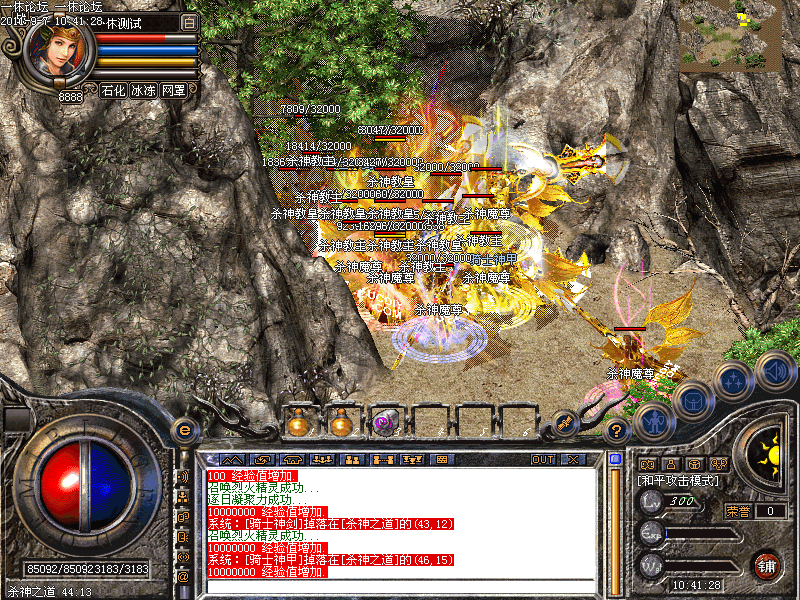Open the skills button with sparkle stars
The height and width of the screenshot is (600, 800).
click(733, 380)
